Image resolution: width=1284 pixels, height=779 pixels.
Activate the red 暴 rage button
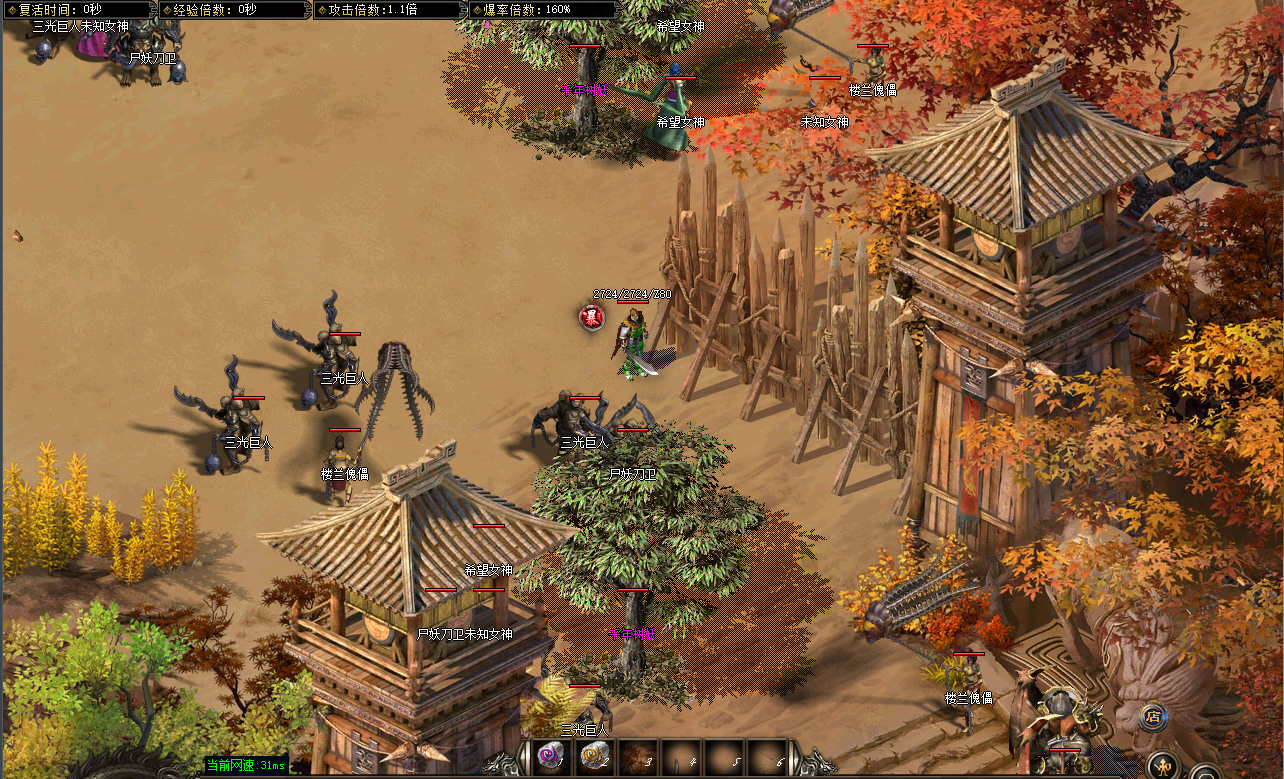(592, 317)
